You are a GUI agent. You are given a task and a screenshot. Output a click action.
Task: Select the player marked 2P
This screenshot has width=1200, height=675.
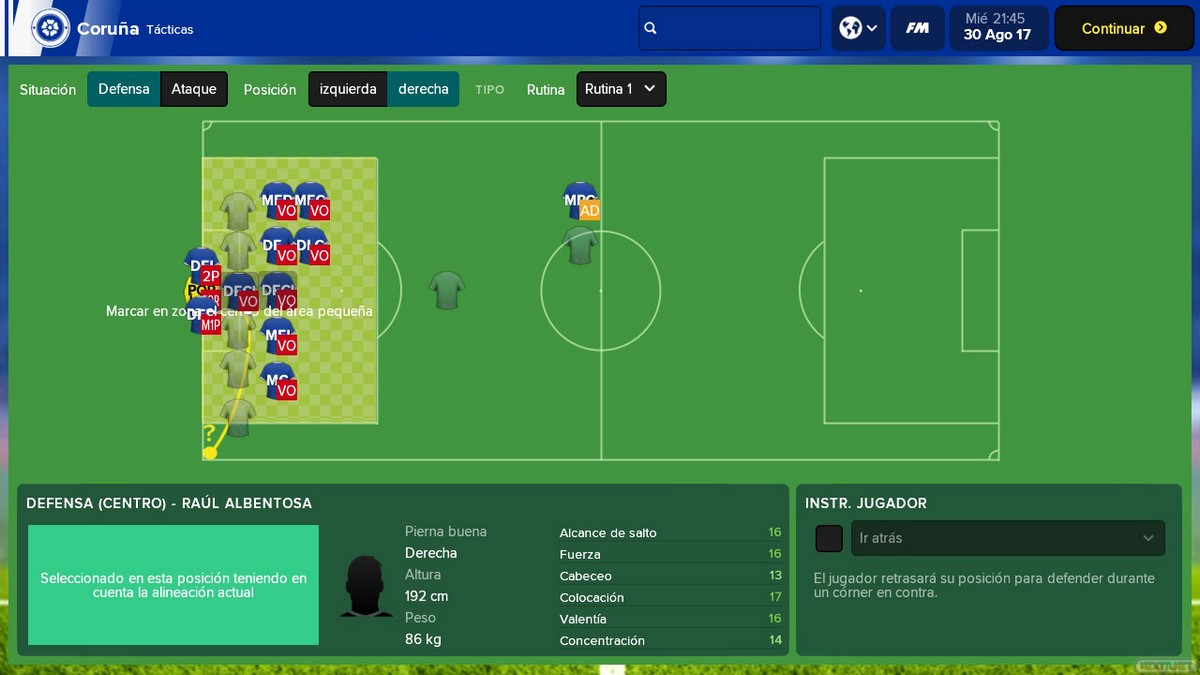[202, 268]
